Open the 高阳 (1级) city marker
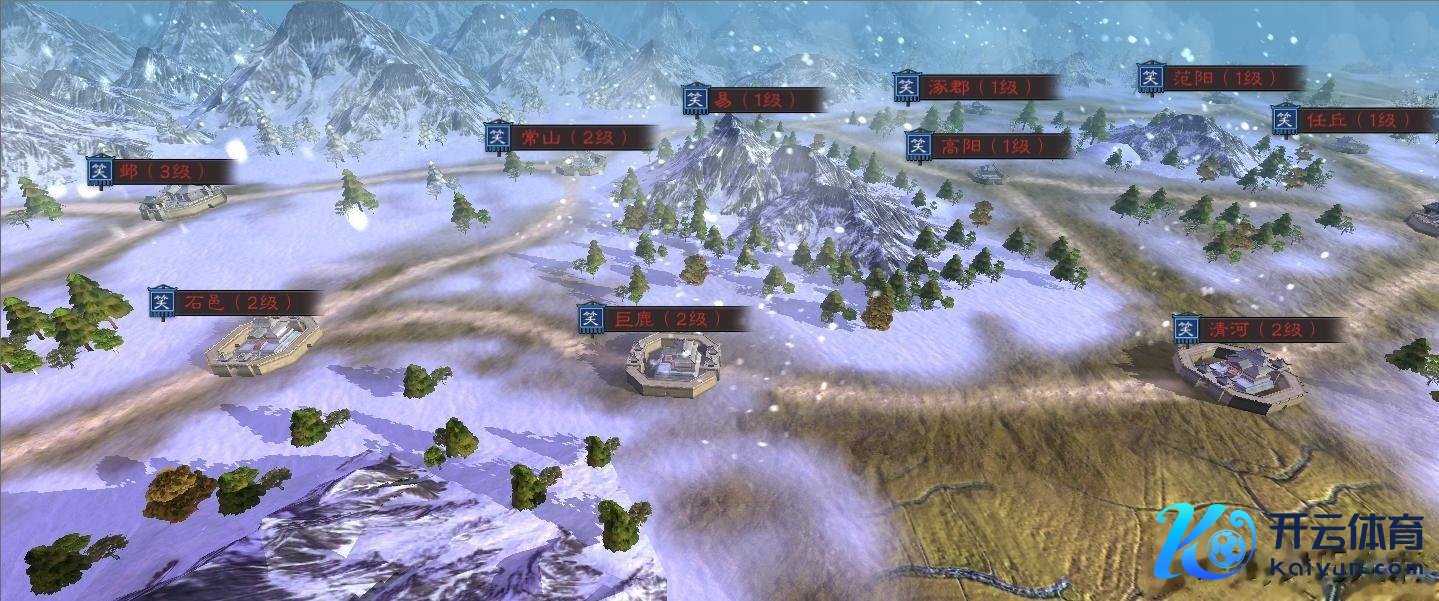 [x=987, y=146]
